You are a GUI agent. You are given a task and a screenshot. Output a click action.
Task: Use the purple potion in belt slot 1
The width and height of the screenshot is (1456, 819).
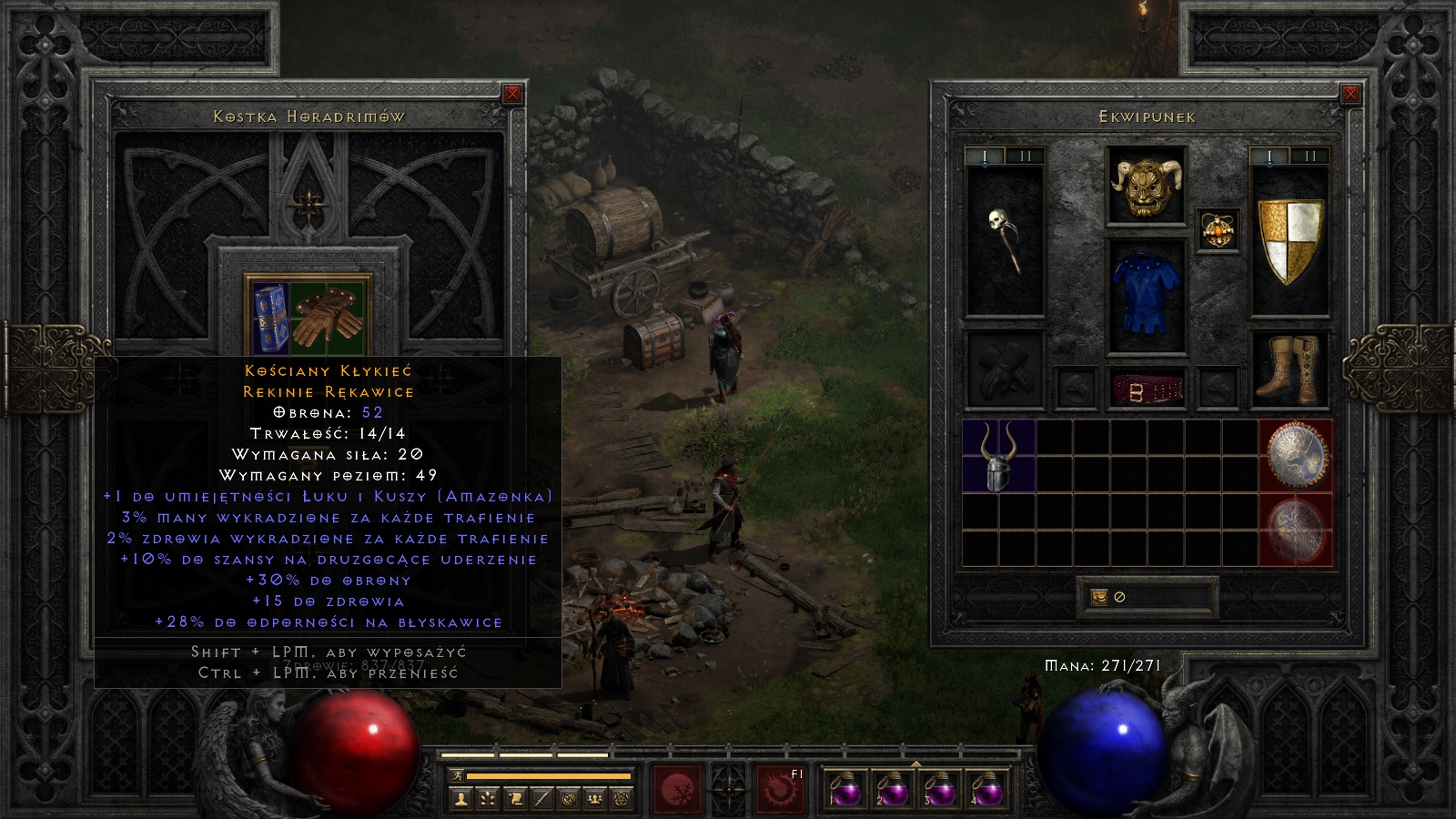click(845, 788)
